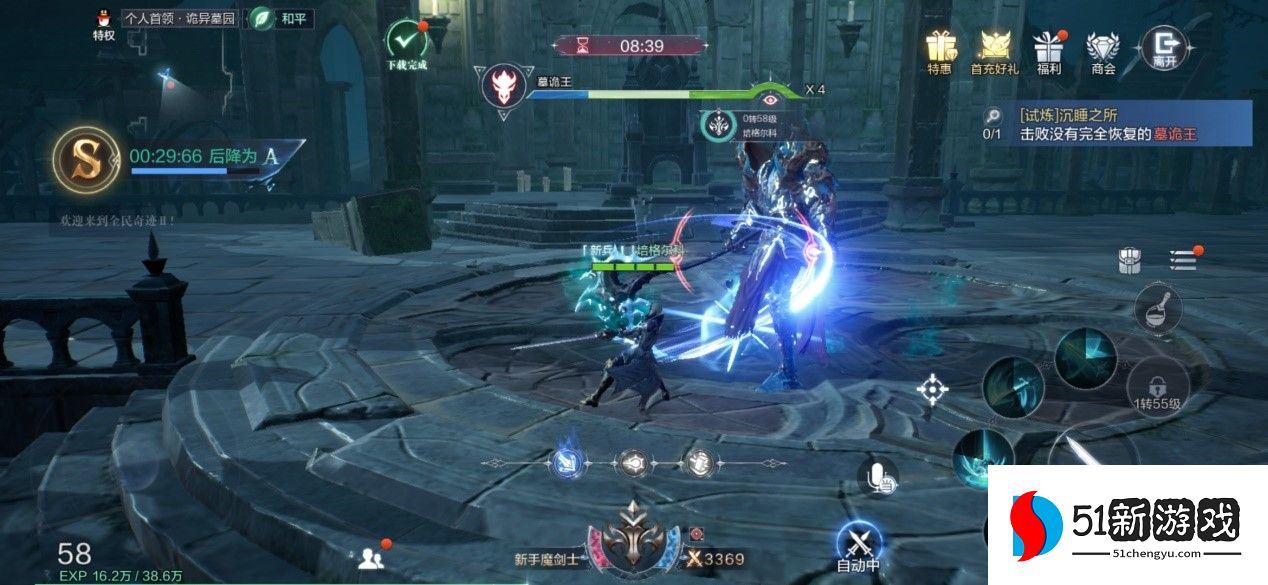
Task: Open the 首充好礼 first-recharge gift
Action: [x=994, y=48]
